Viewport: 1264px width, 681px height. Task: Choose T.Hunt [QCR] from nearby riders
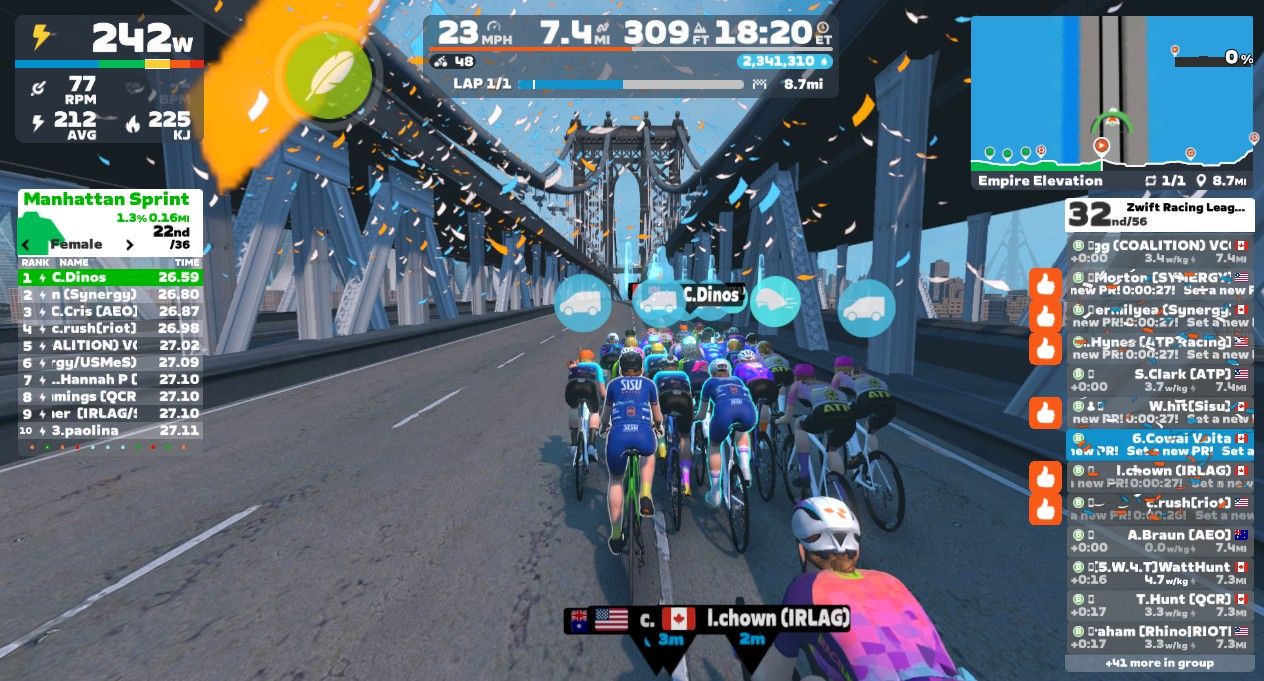1160,605
